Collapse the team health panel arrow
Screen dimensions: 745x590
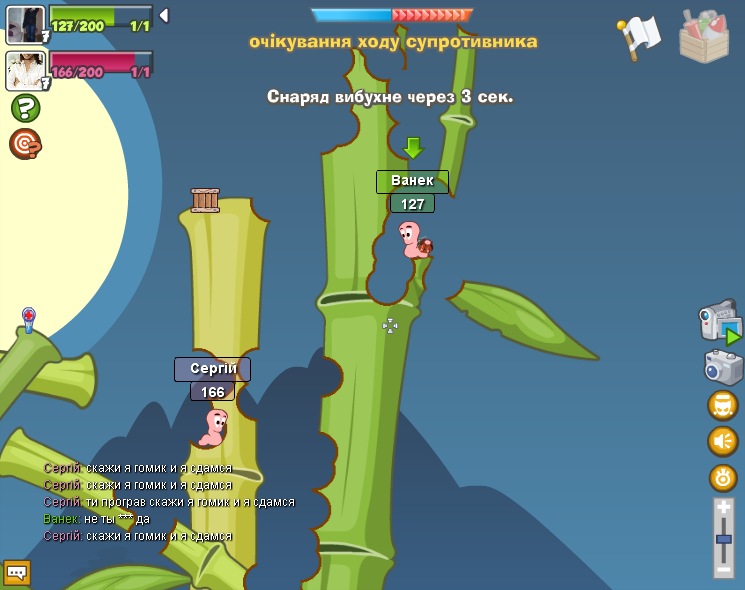coord(164,15)
